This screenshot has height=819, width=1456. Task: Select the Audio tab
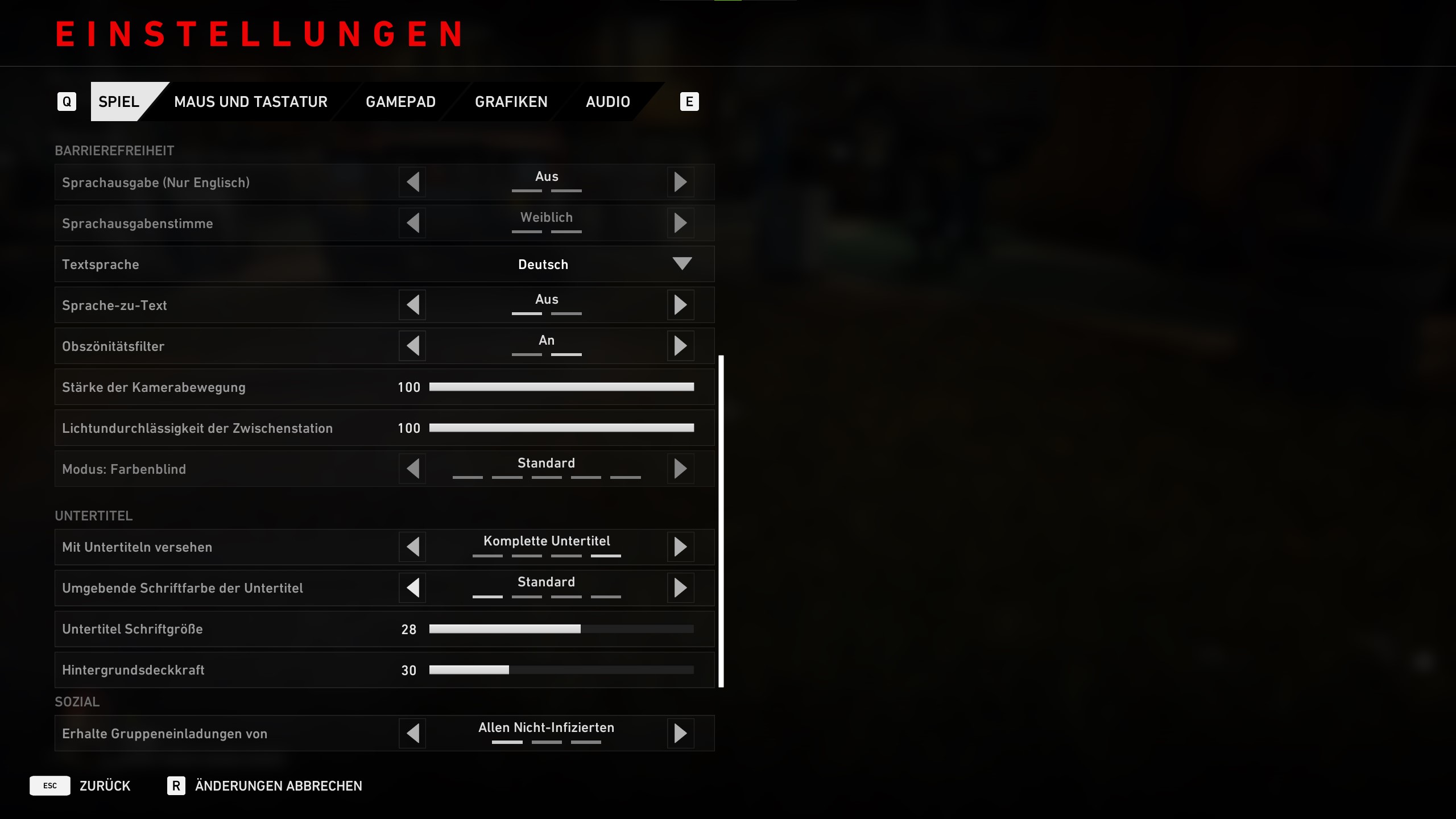pos(607,102)
